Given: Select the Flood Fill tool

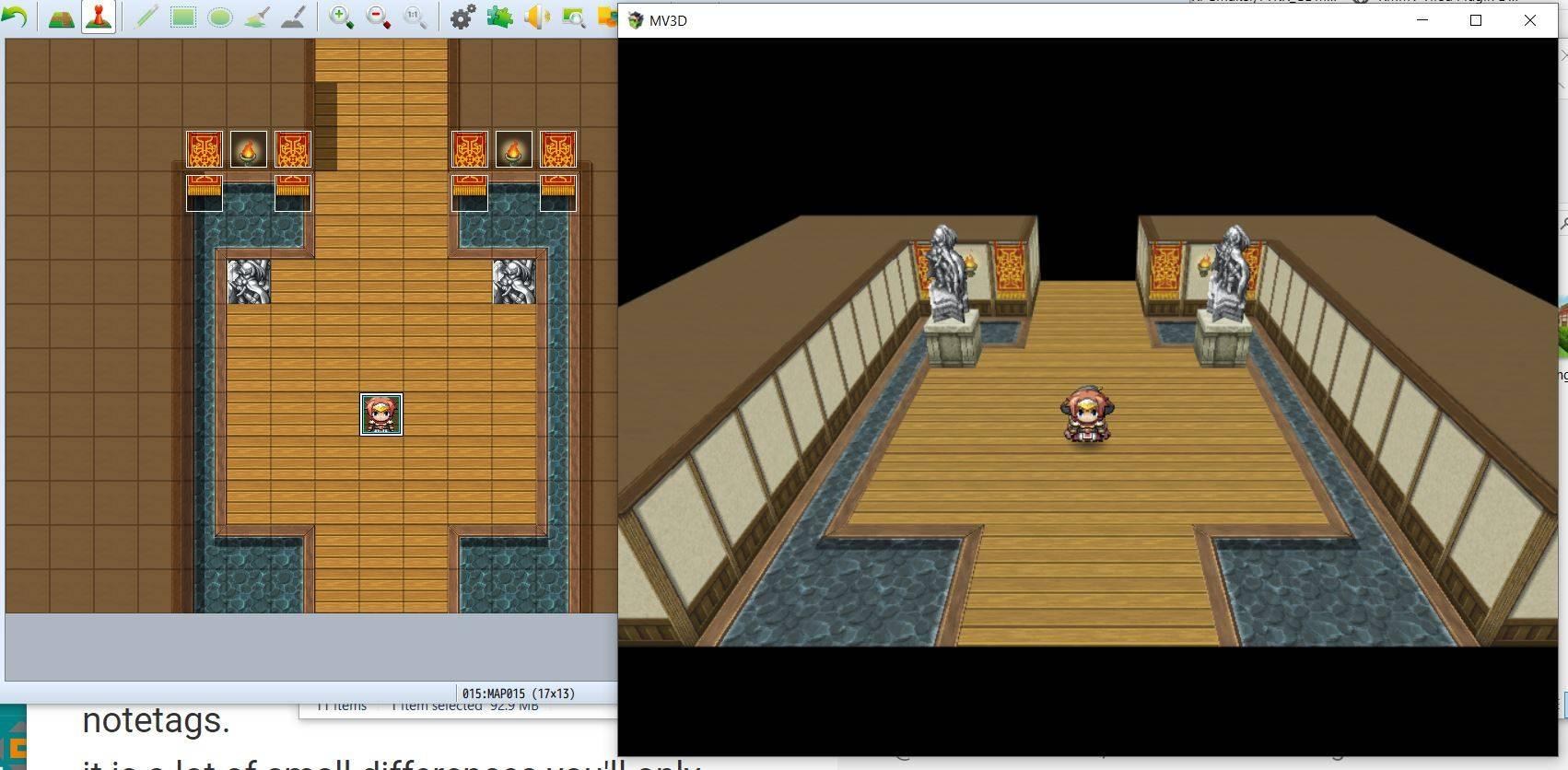Looking at the screenshot, I should pos(255,17).
